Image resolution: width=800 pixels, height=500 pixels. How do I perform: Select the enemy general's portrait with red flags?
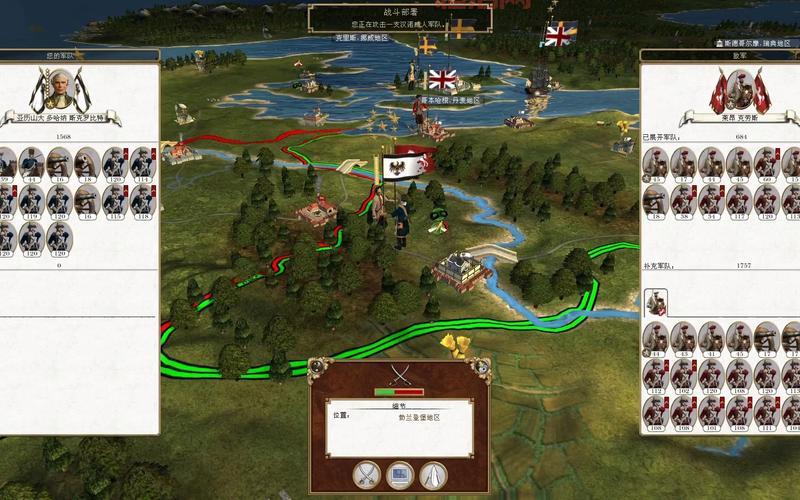tap(740, 92)
